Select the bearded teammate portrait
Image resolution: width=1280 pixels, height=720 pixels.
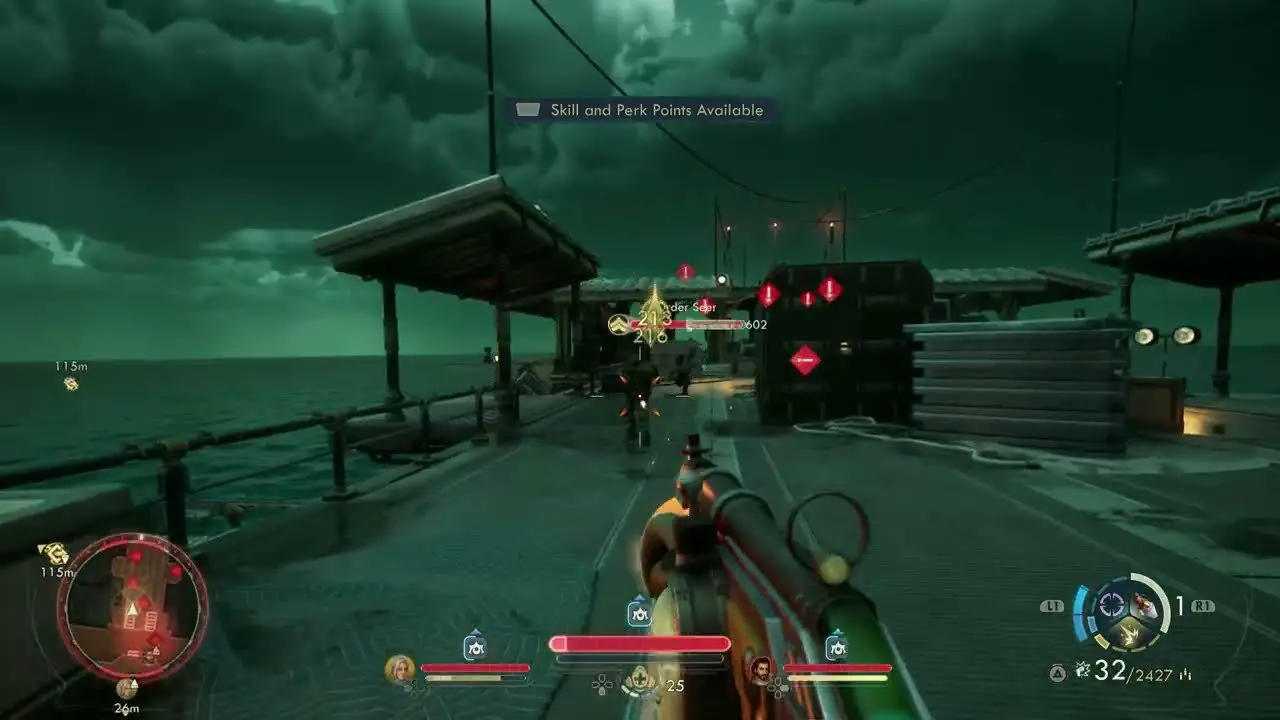(762, 669)
